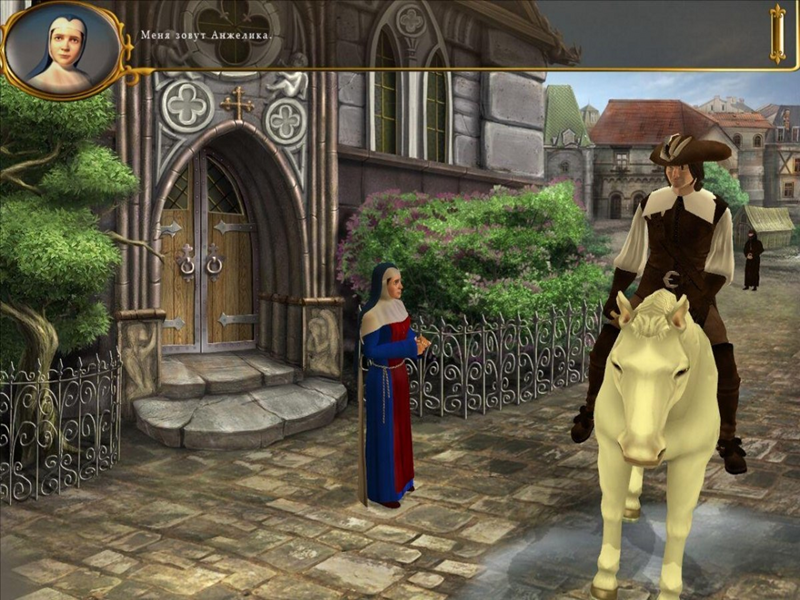800x600 pixels.
Task: Click the nun's speaker portrait
Action: click(62, 47)
